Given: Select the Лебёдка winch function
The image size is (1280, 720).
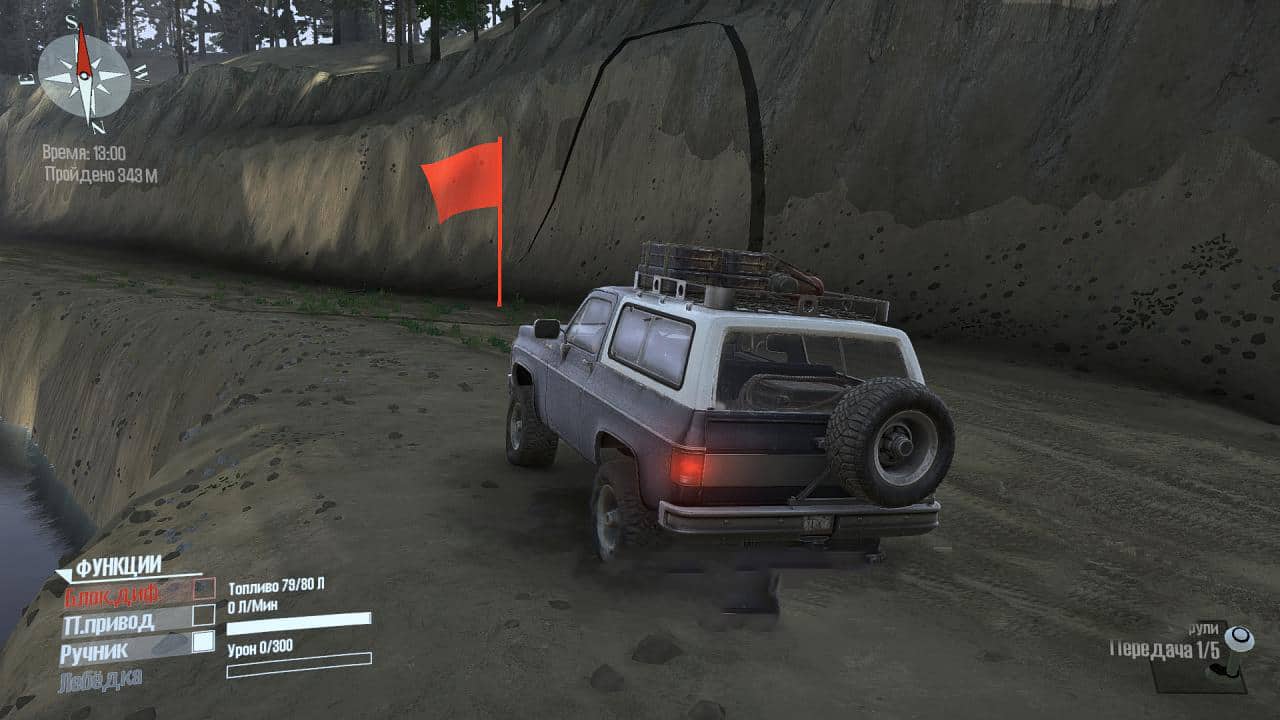Looking at the screenshot, I should pyautogui.click(x=101, y=678).
